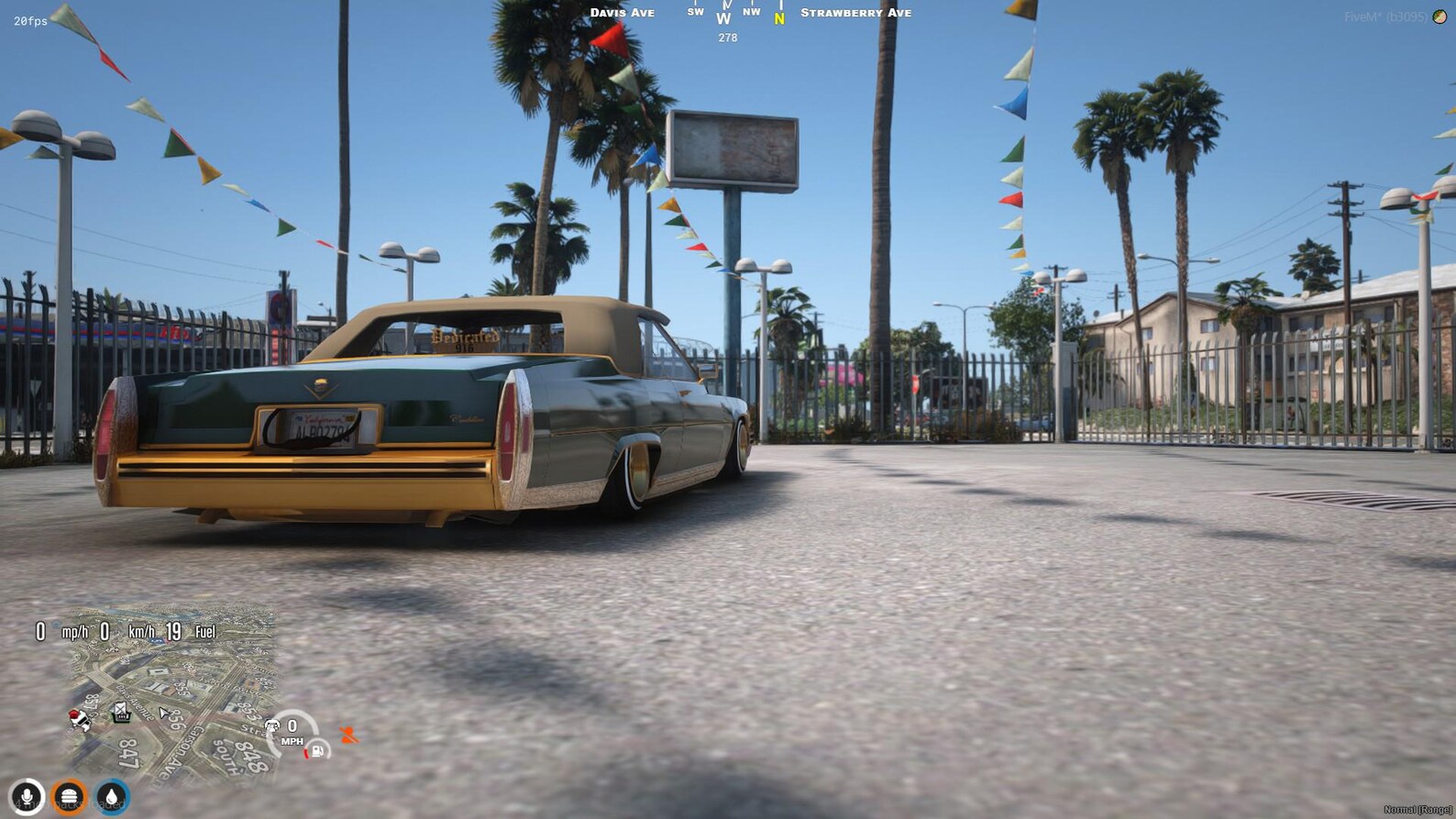Viewport: 1456px width, 819px height.
Task: Click the Strawberry Ave street label
Action: pos(855,12)
